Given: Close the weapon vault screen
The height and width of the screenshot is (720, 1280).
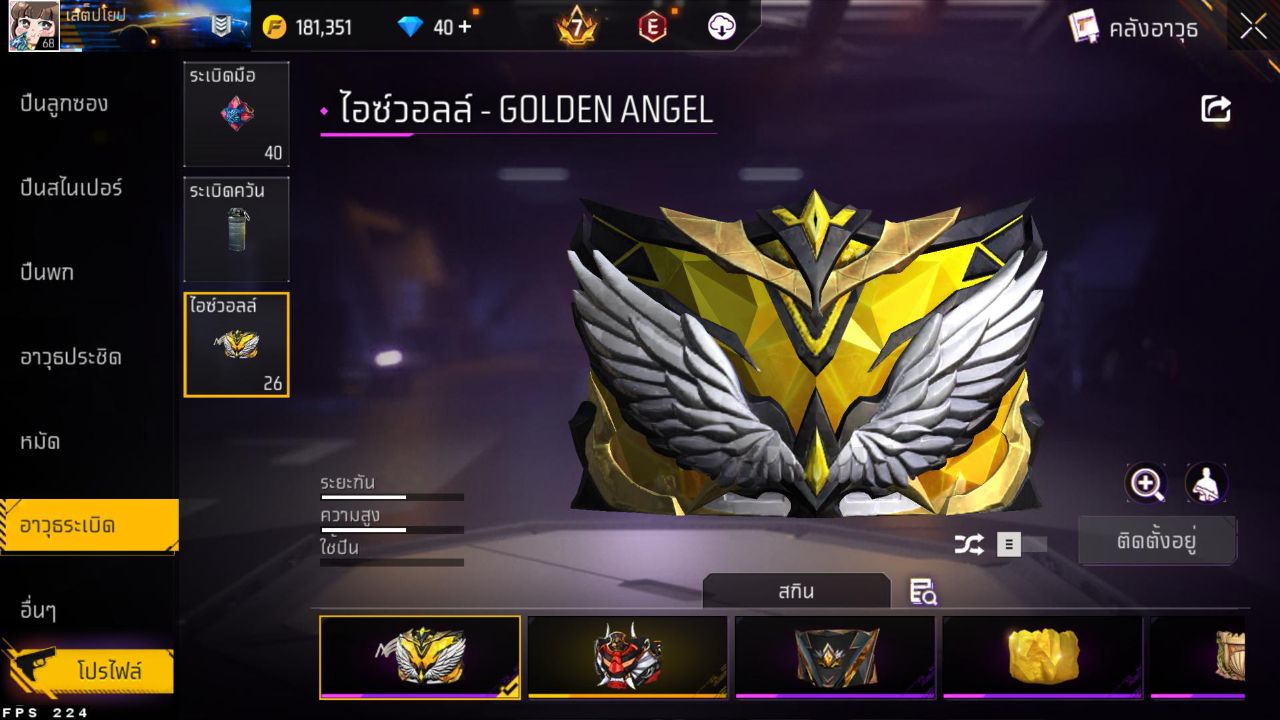Looking at the screenshot, I should click(x=1253, y=28).
